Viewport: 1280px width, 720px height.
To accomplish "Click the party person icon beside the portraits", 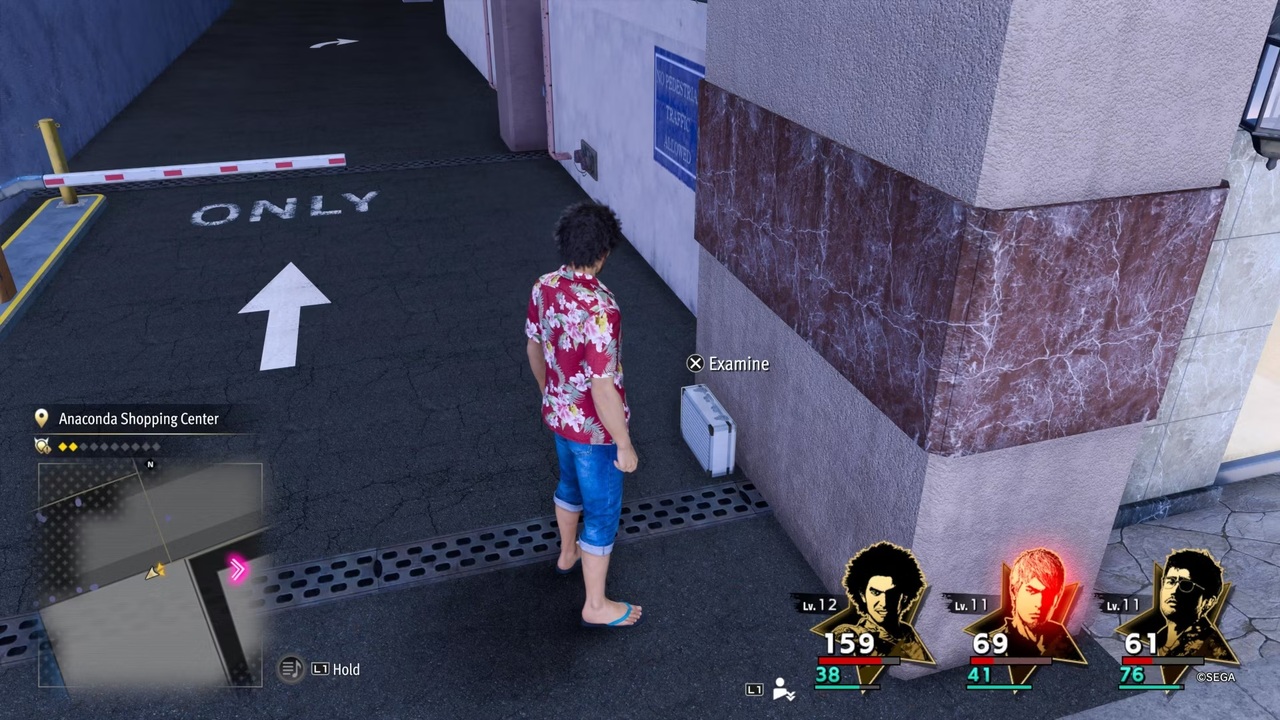I will coord(784,689).
